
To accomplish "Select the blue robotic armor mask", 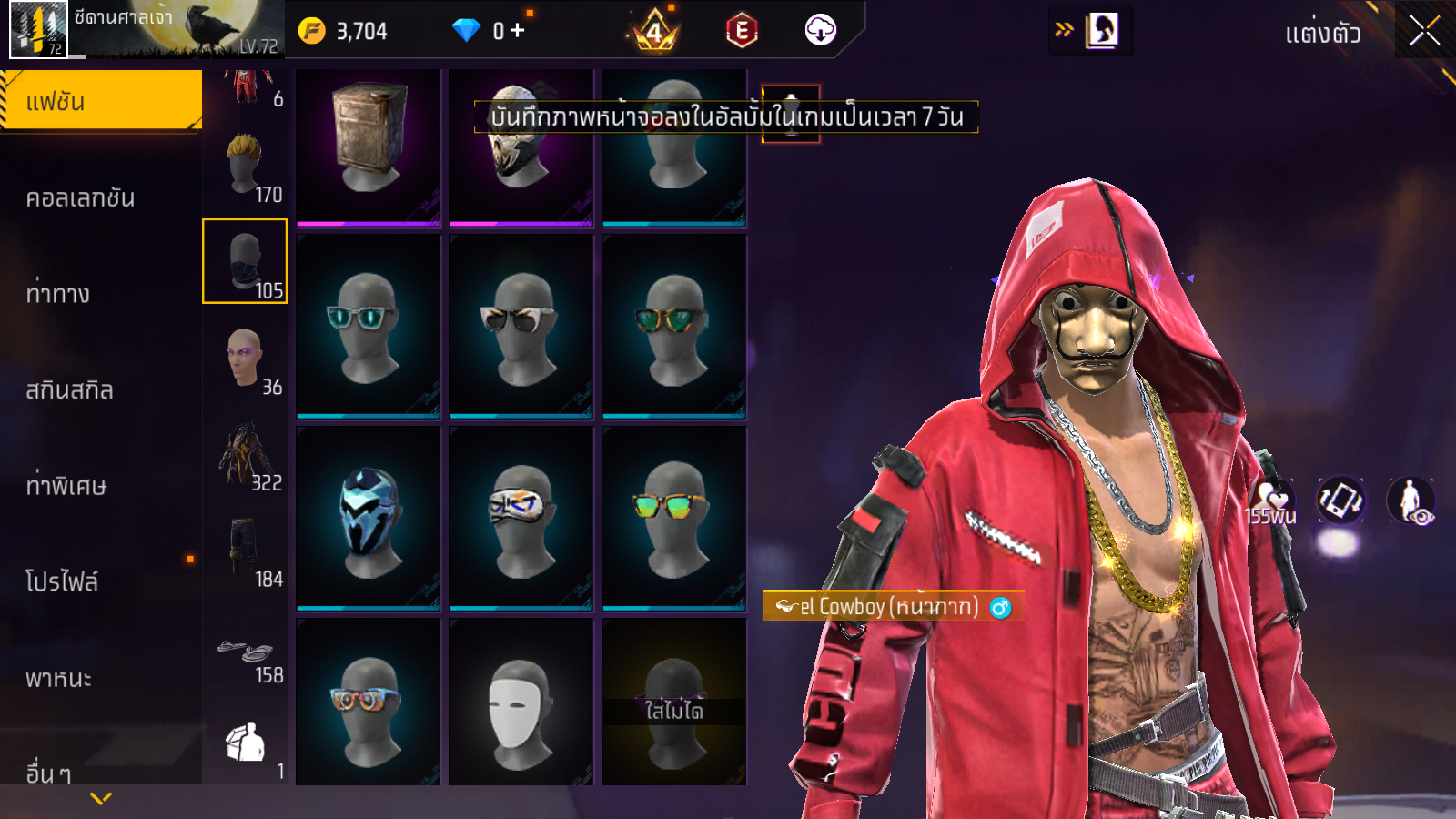I will coord(369,518).
